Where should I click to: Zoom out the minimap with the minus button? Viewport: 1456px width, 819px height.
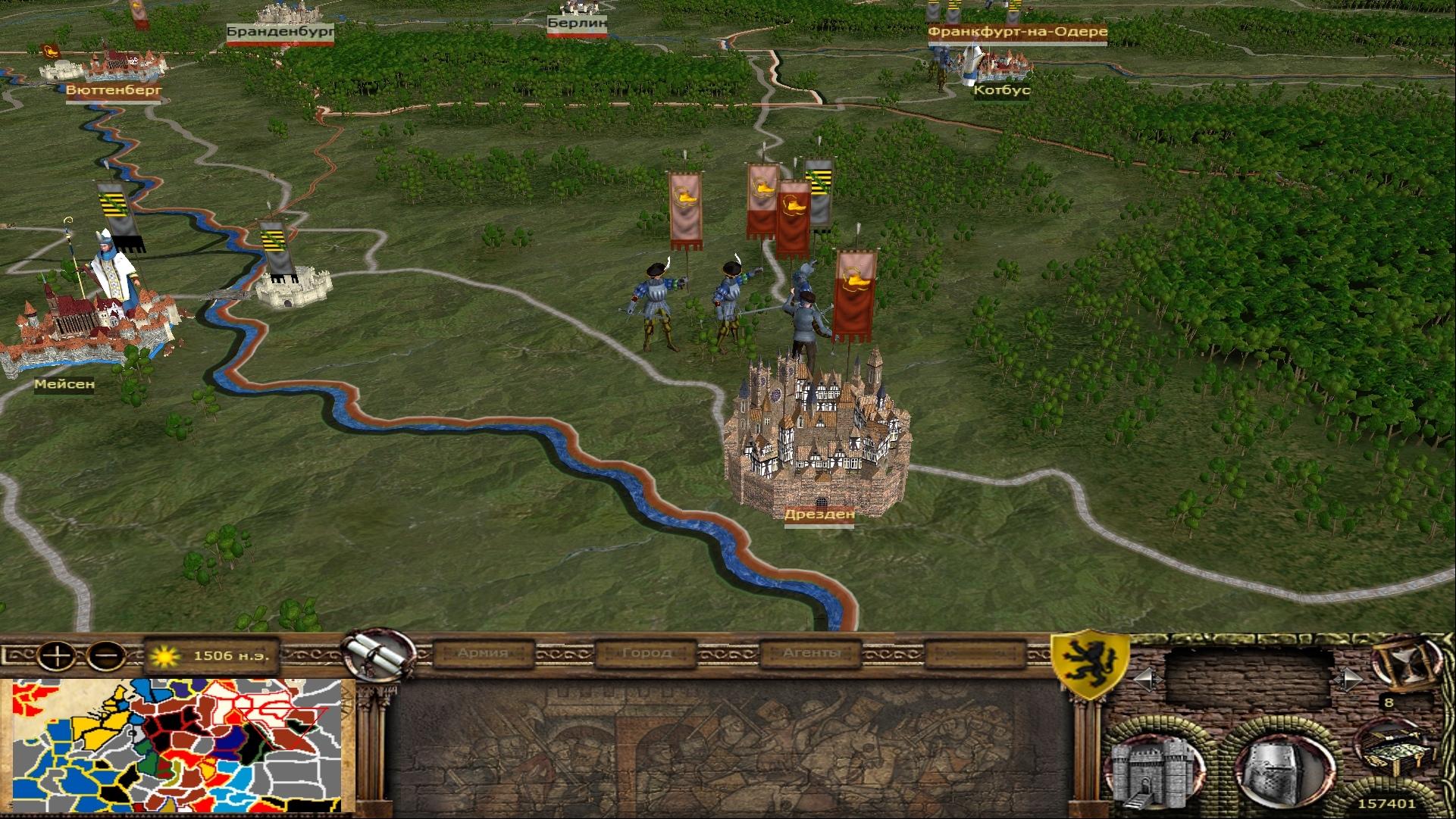(x=107, y=655)
